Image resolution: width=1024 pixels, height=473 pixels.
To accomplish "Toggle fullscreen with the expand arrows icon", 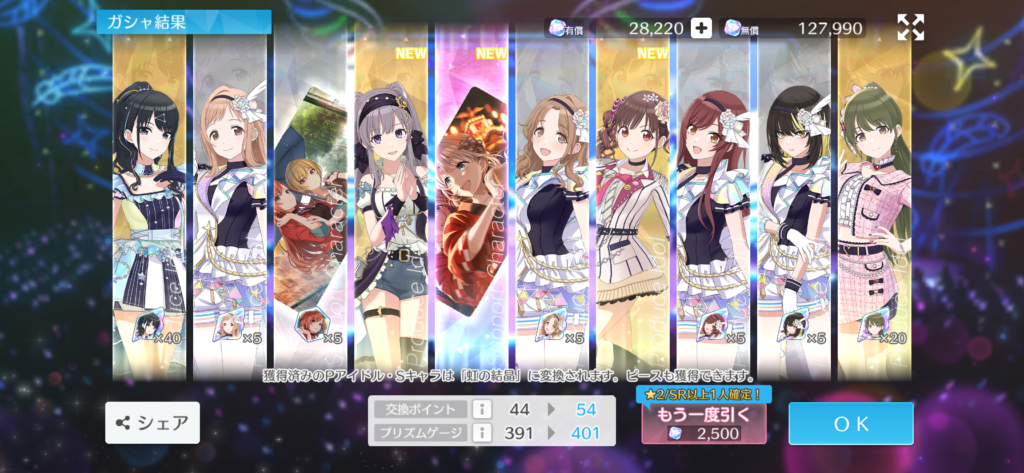I will (x=910, y=28).
